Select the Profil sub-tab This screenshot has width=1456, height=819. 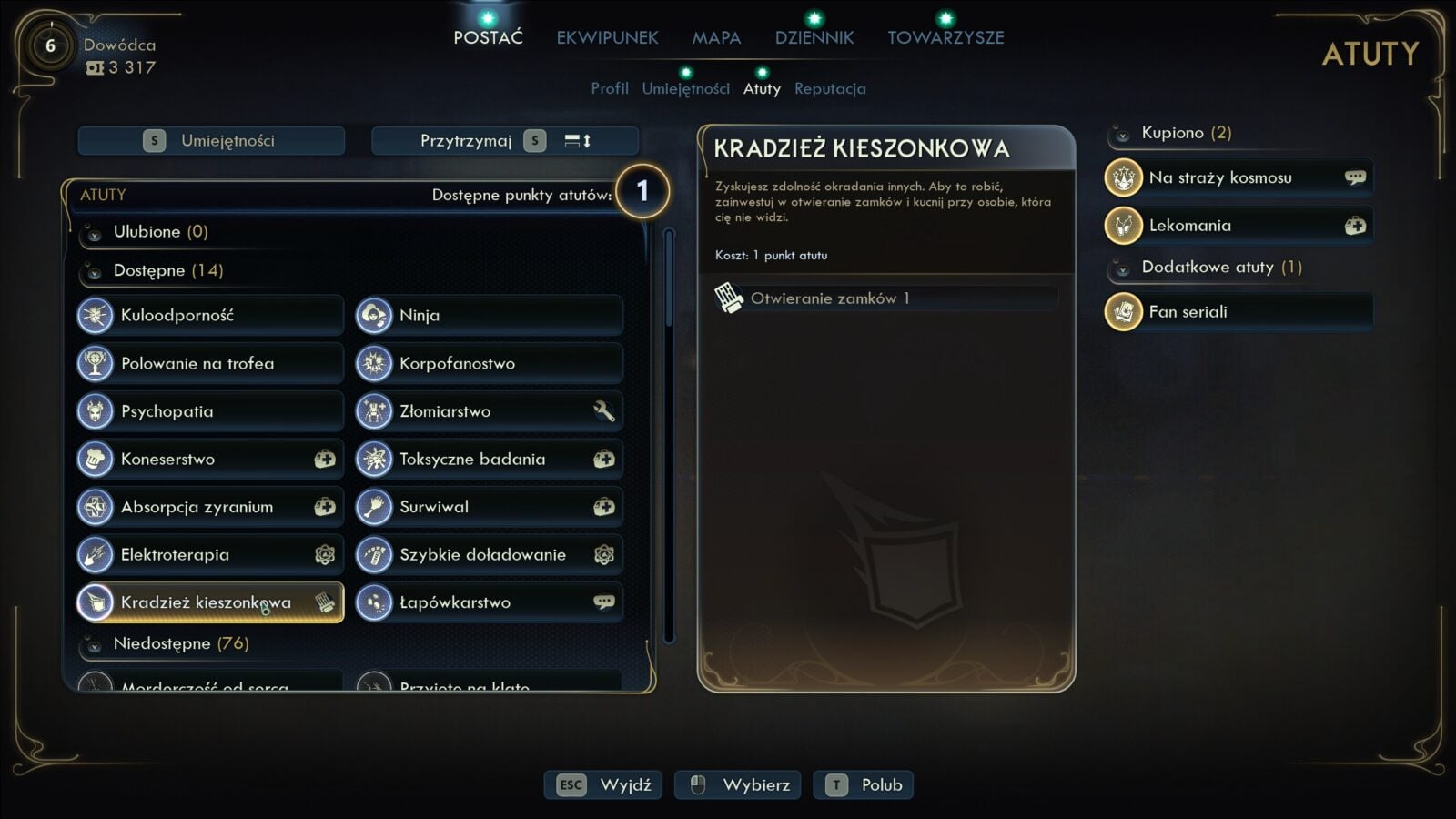[610, 88]
